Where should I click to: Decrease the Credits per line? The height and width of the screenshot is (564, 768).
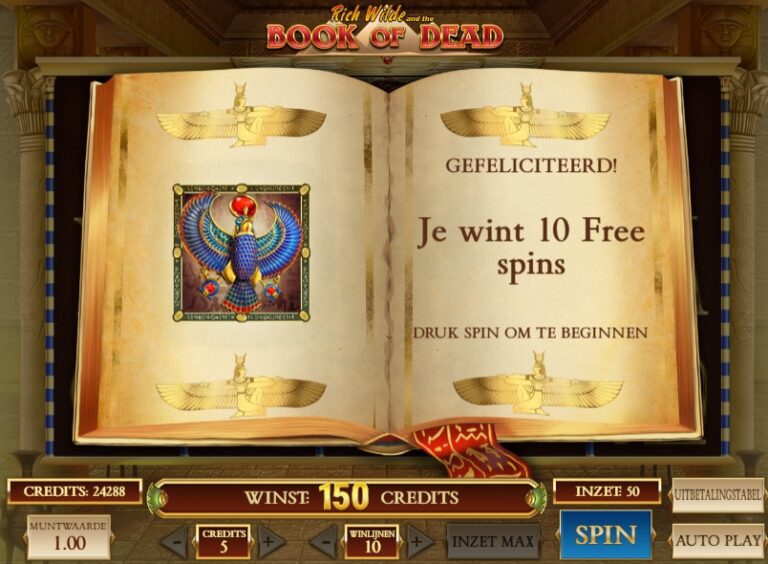(174, 543)
